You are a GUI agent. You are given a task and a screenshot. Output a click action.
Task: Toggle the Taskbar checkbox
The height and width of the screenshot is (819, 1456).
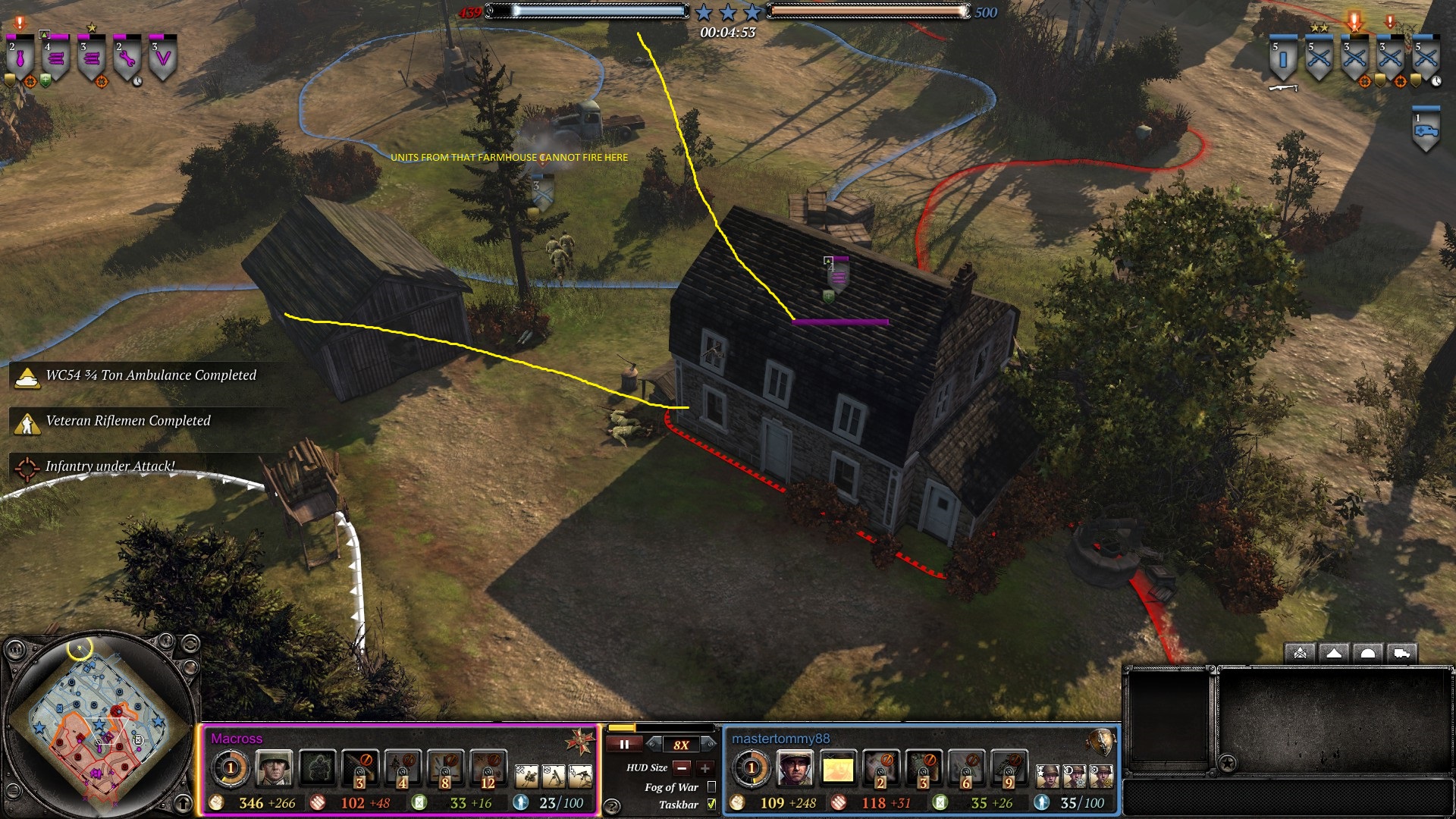pyautogui.click(x=711, y=805)
